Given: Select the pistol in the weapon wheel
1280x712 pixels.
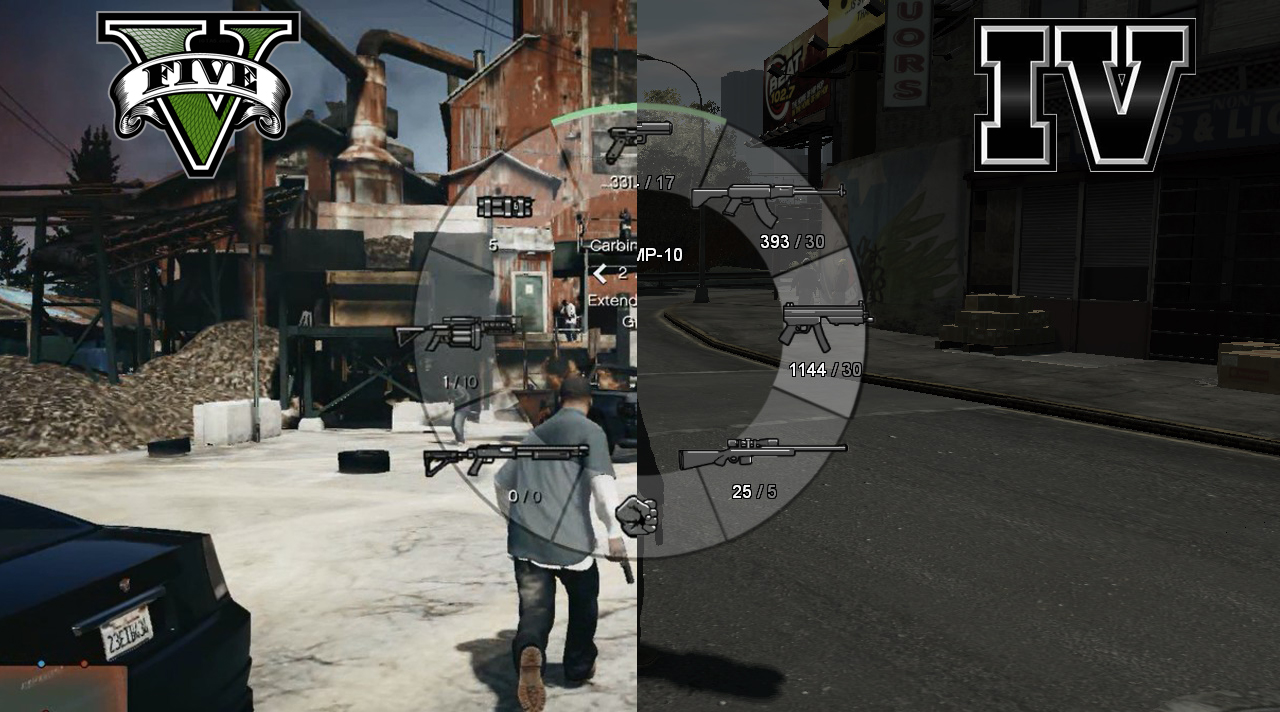Looking at the screenshot, I should pos(637,140).
